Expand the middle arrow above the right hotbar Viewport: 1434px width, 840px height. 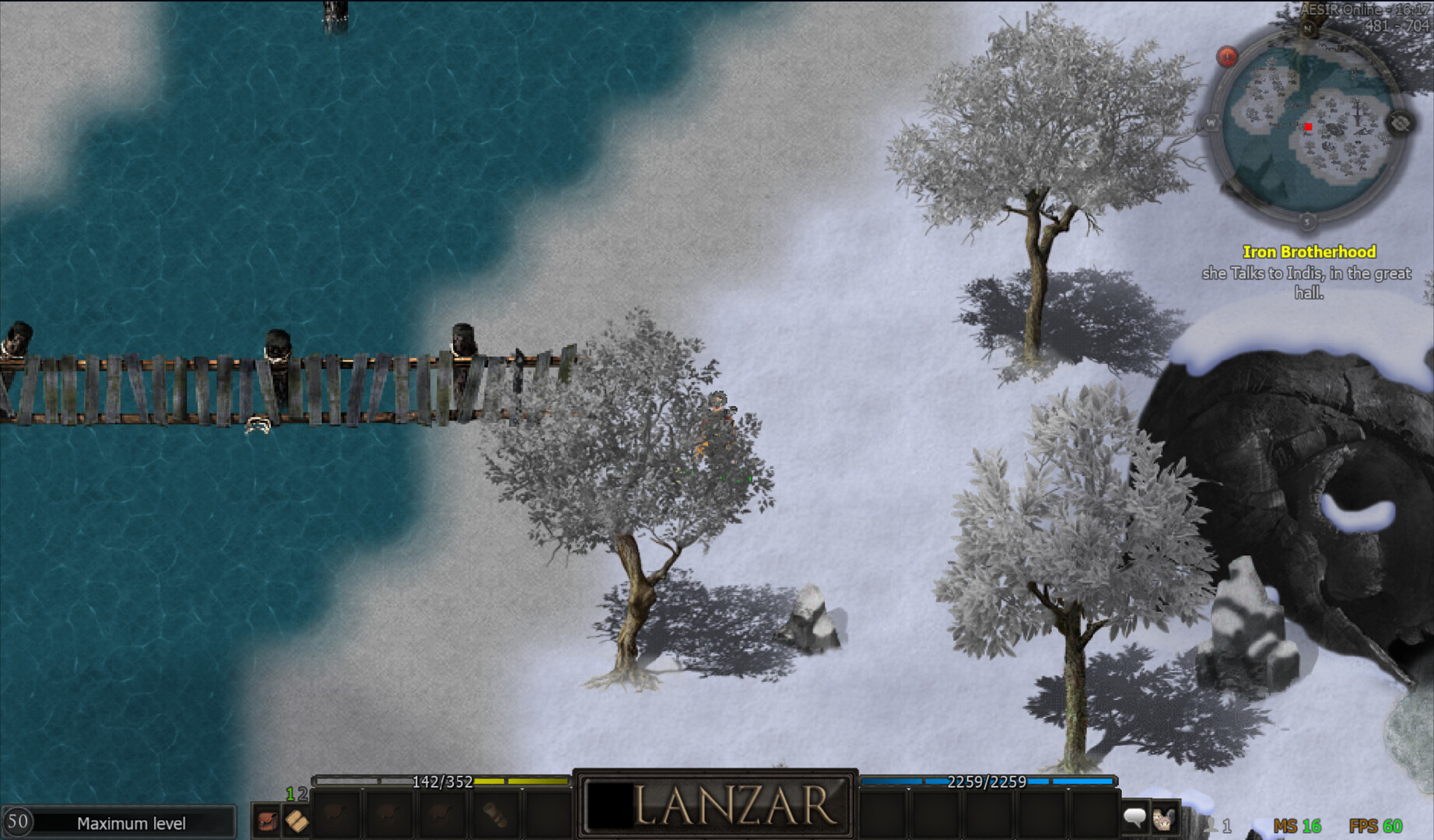(x=988, y=789)
